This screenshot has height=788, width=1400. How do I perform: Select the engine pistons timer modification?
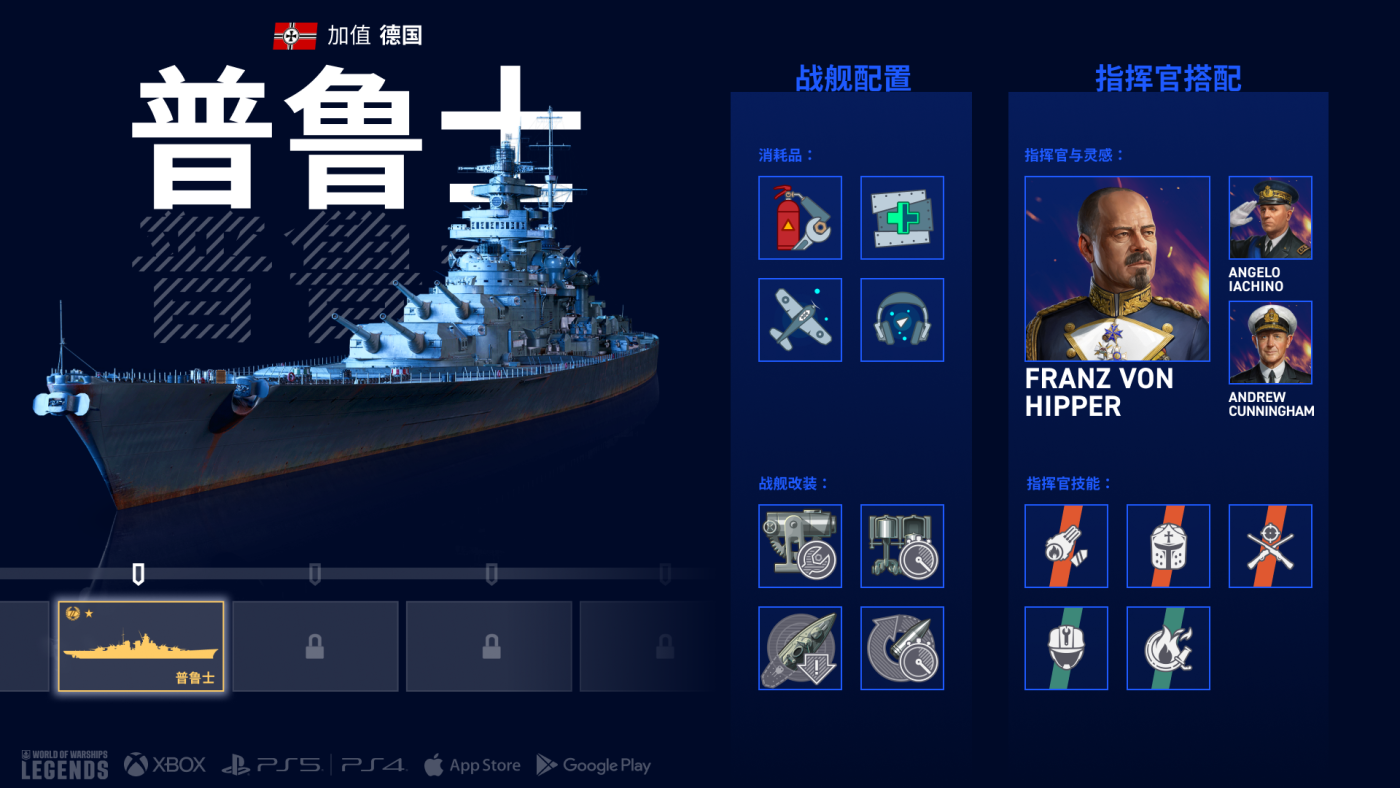902,546
